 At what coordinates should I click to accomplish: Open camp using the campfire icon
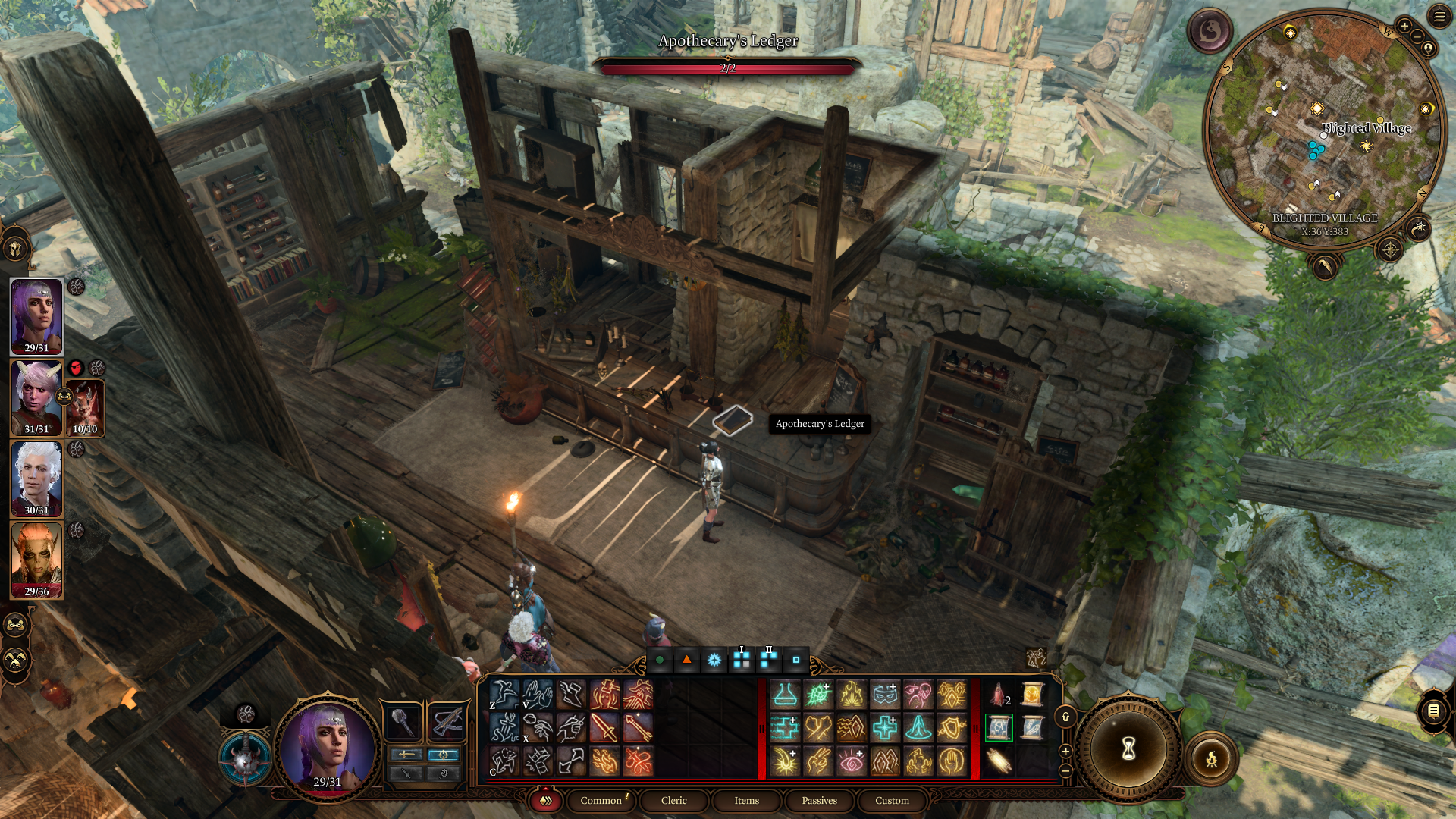coord(1211,759)
